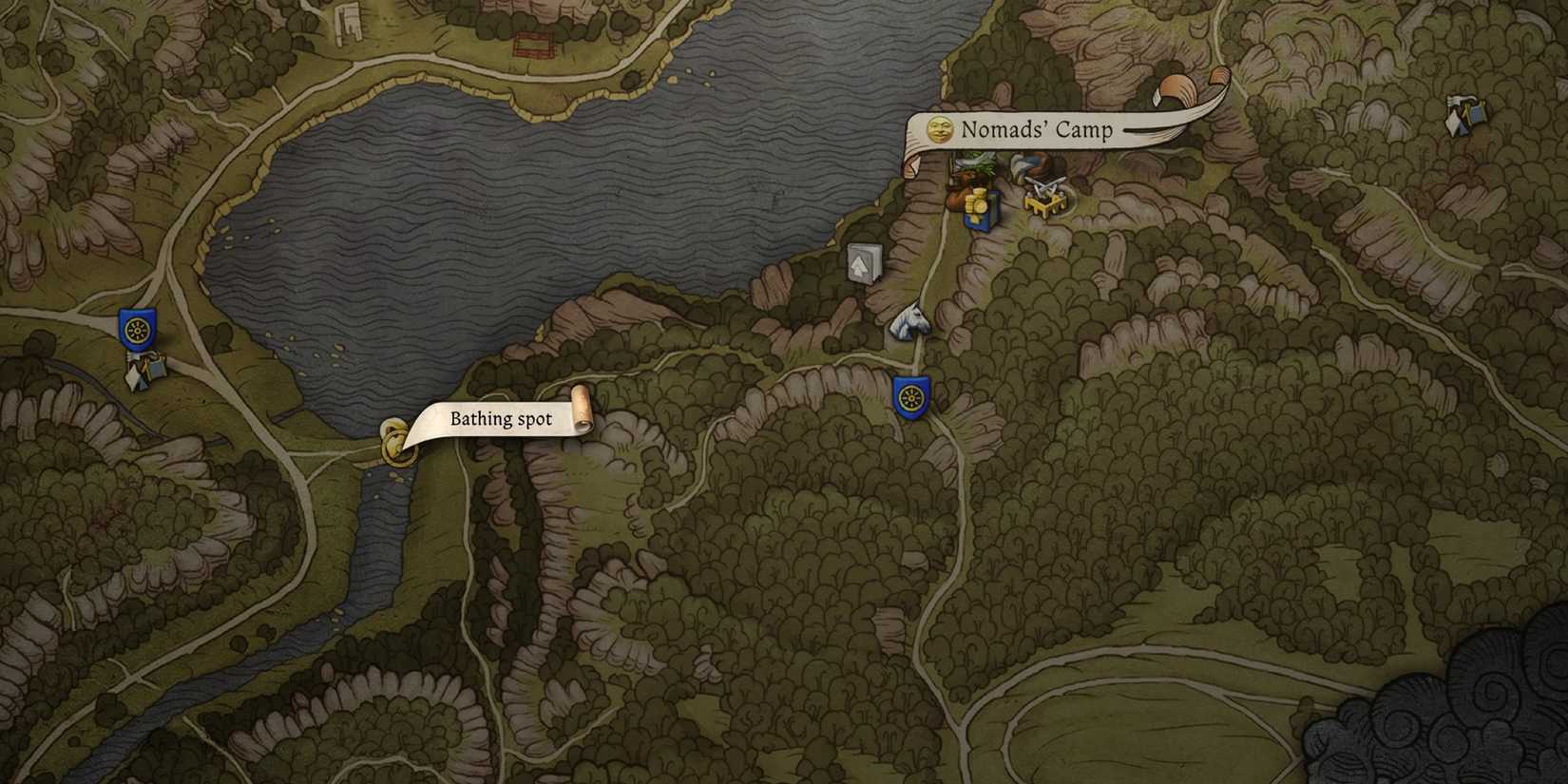Click the white horse head marker

(909, 321)
